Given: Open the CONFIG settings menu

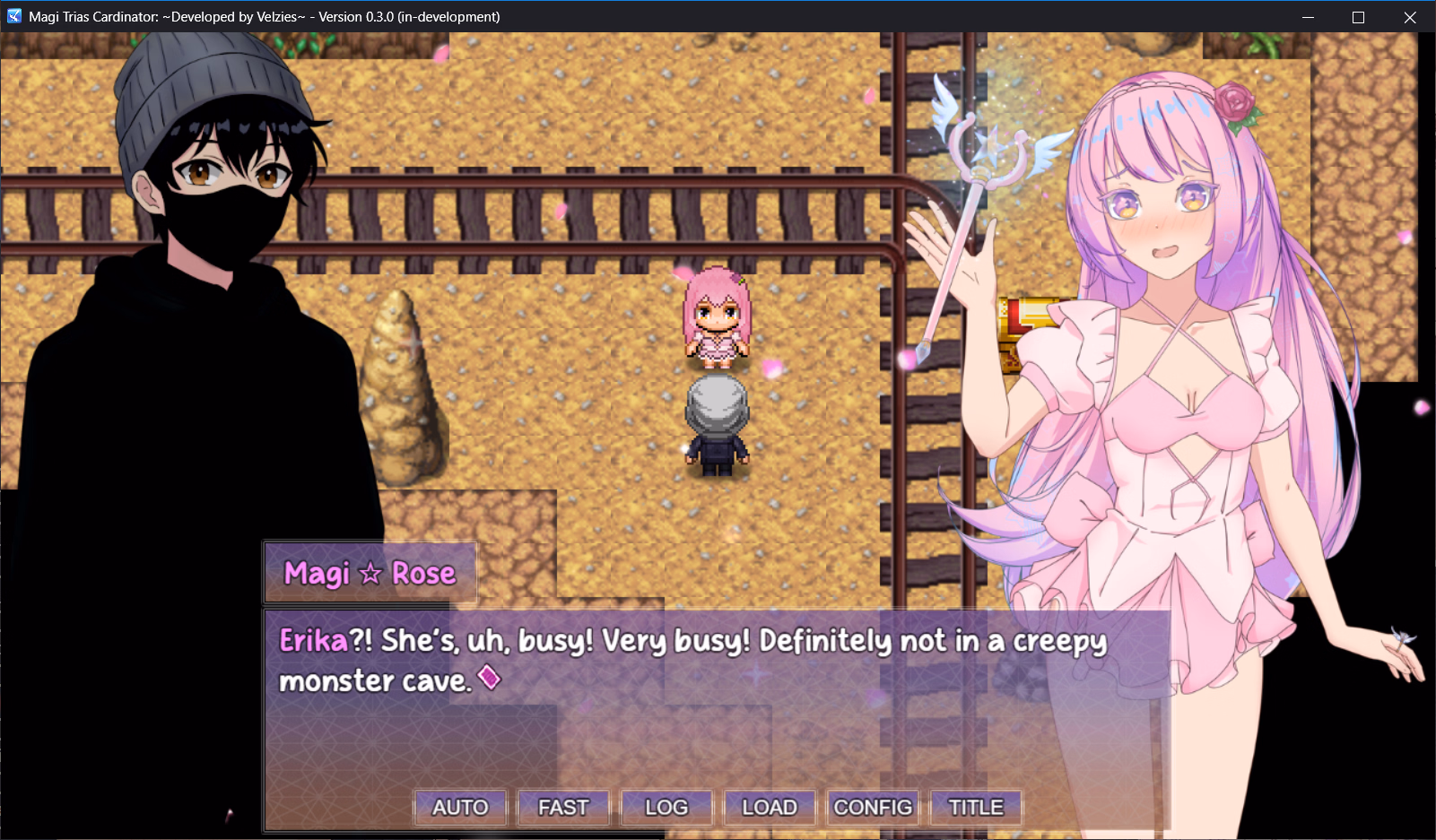Looking at the screenshot, I should 873,807.
